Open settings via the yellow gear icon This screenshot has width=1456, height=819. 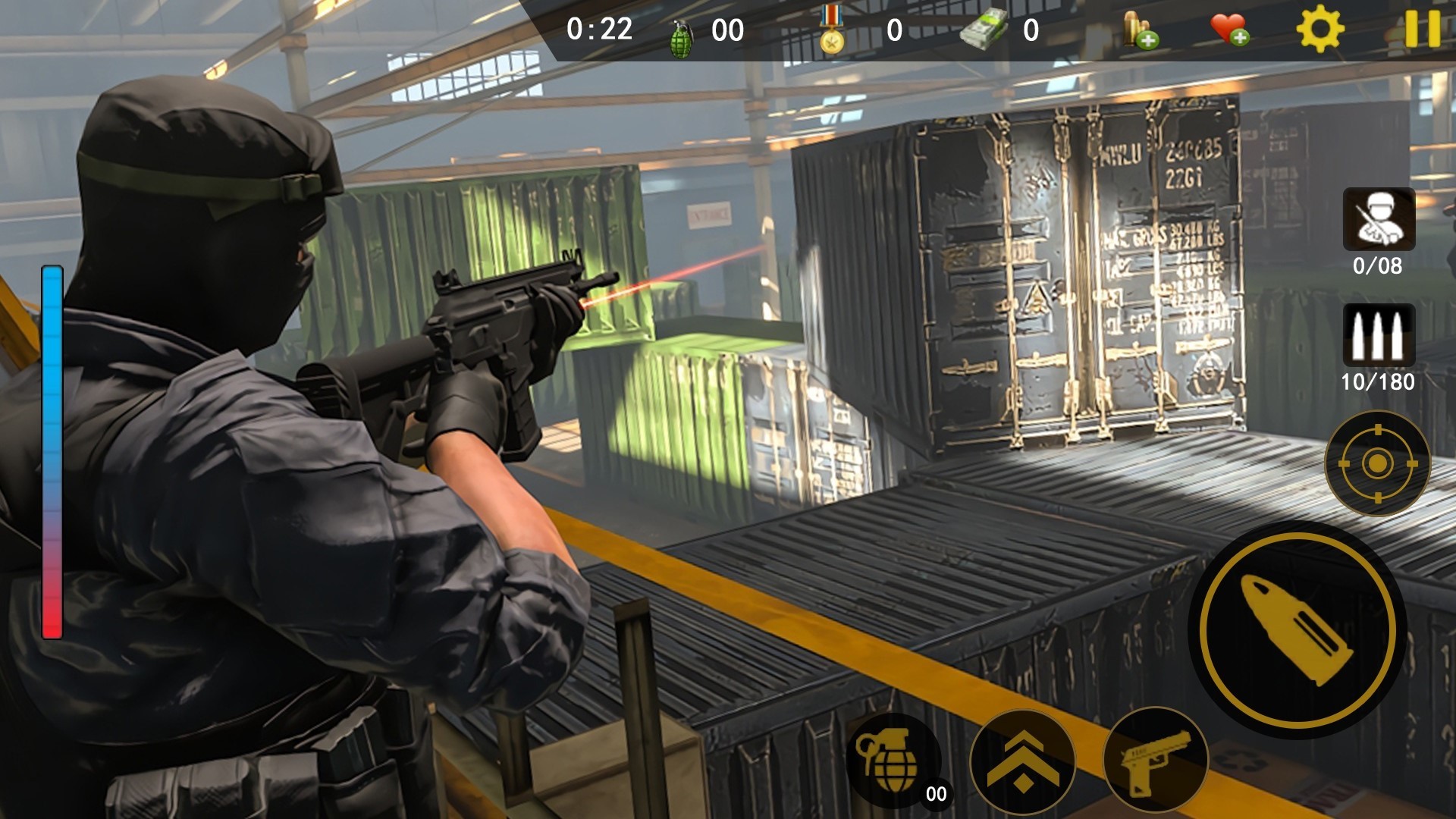[x=1320, y=30]
